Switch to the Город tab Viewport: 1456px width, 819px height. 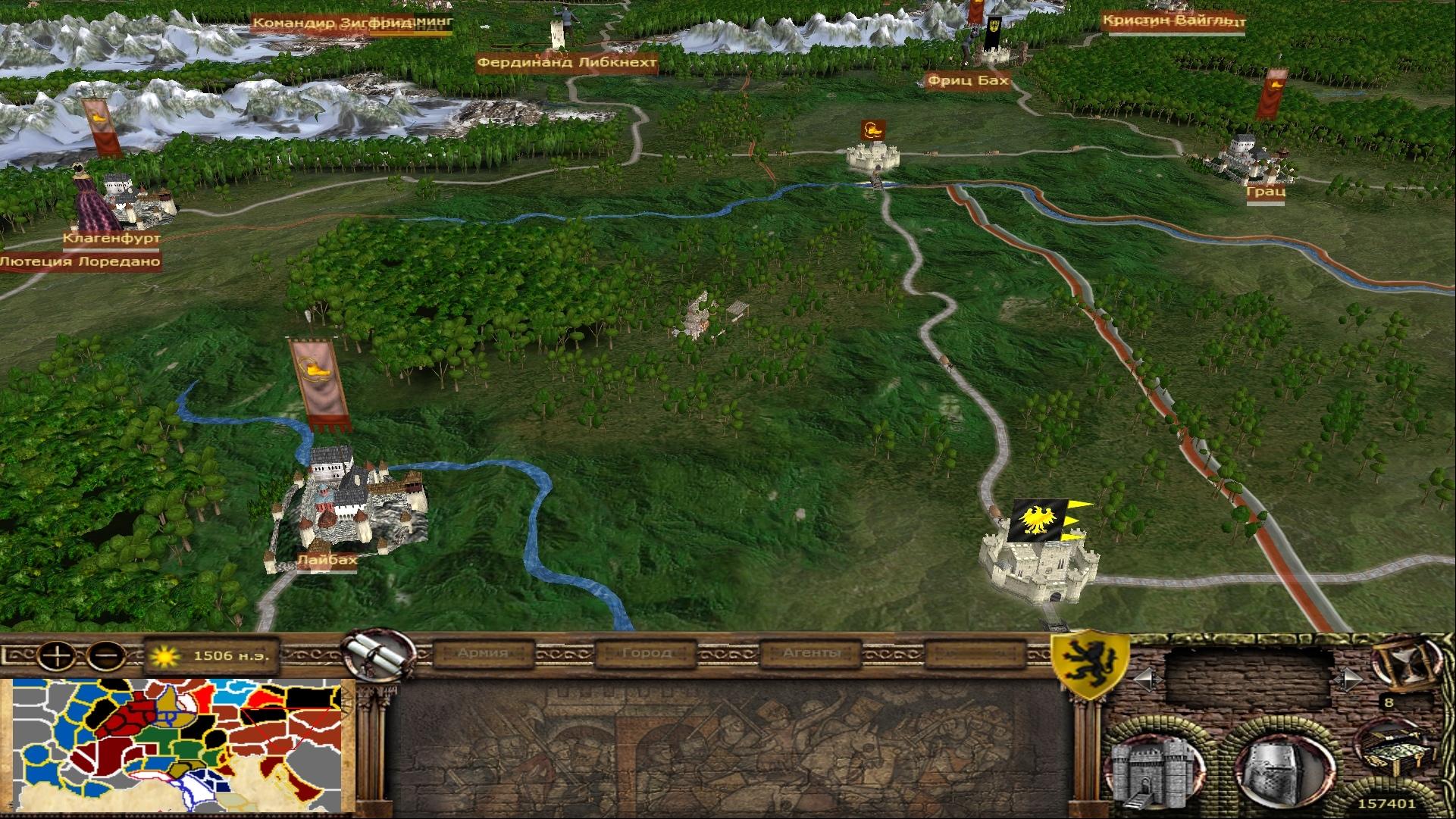(646, 653)
